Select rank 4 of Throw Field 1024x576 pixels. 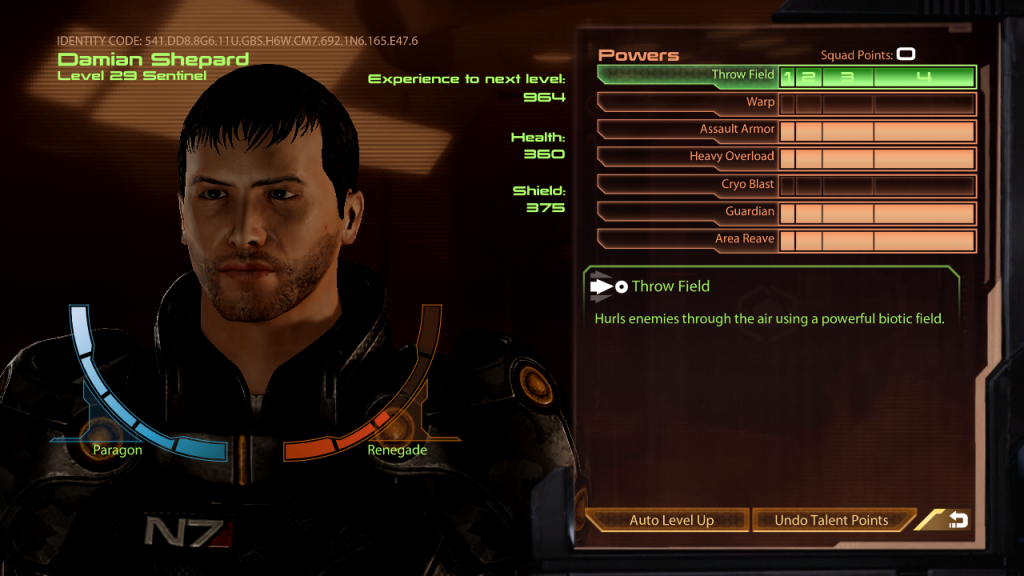point(924,77)
